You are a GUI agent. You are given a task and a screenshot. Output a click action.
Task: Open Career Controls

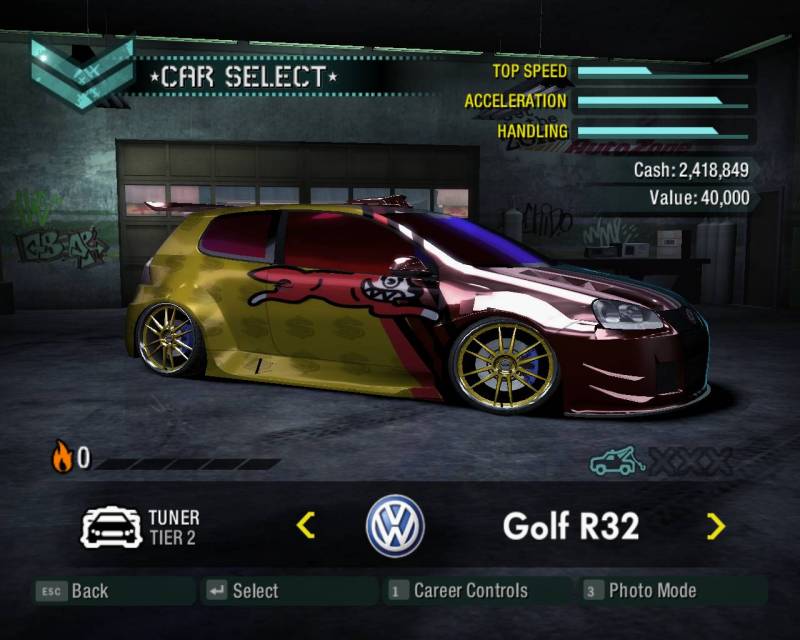tap(458, 591)
